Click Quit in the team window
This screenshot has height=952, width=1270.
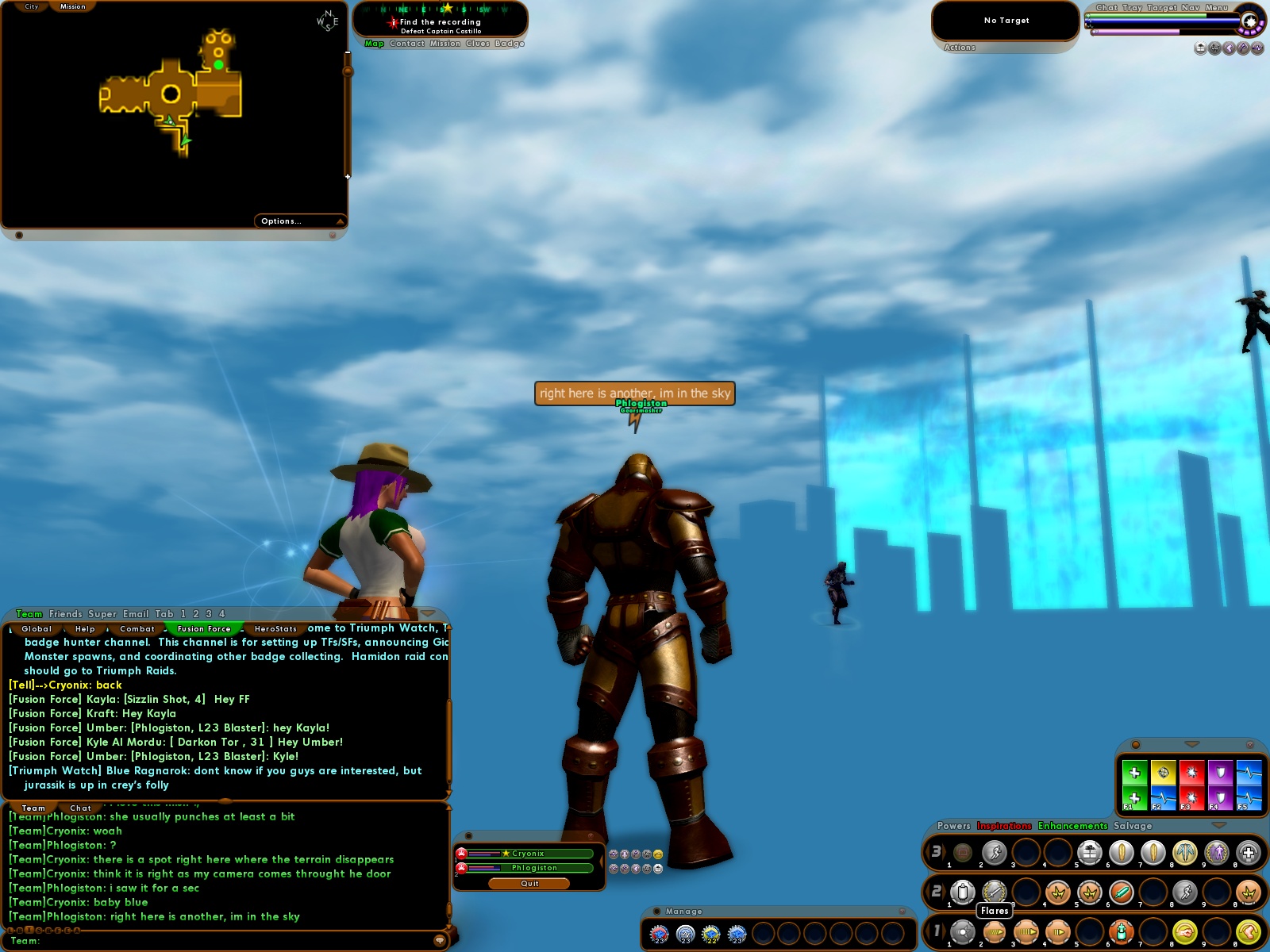[528, 883]
